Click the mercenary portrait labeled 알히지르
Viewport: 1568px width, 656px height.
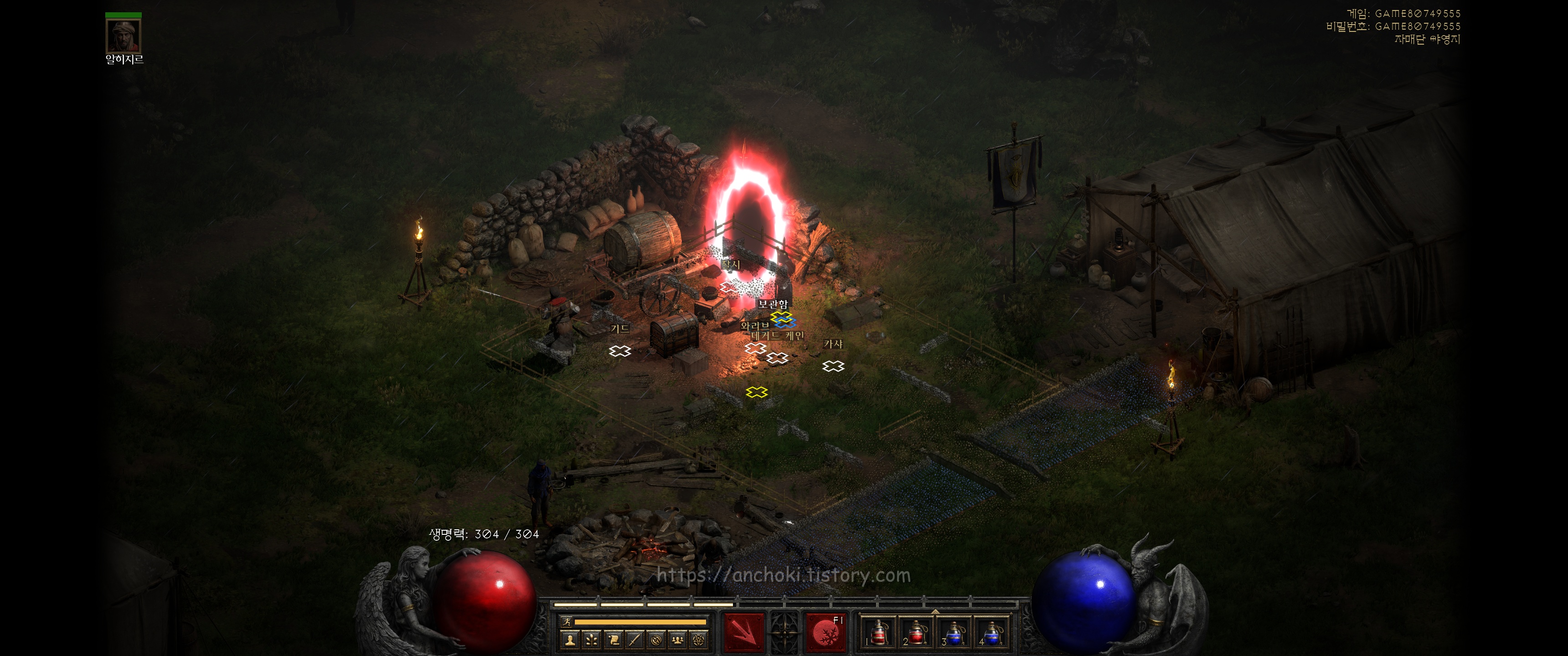pyautogui.click(x=124, y=36)
